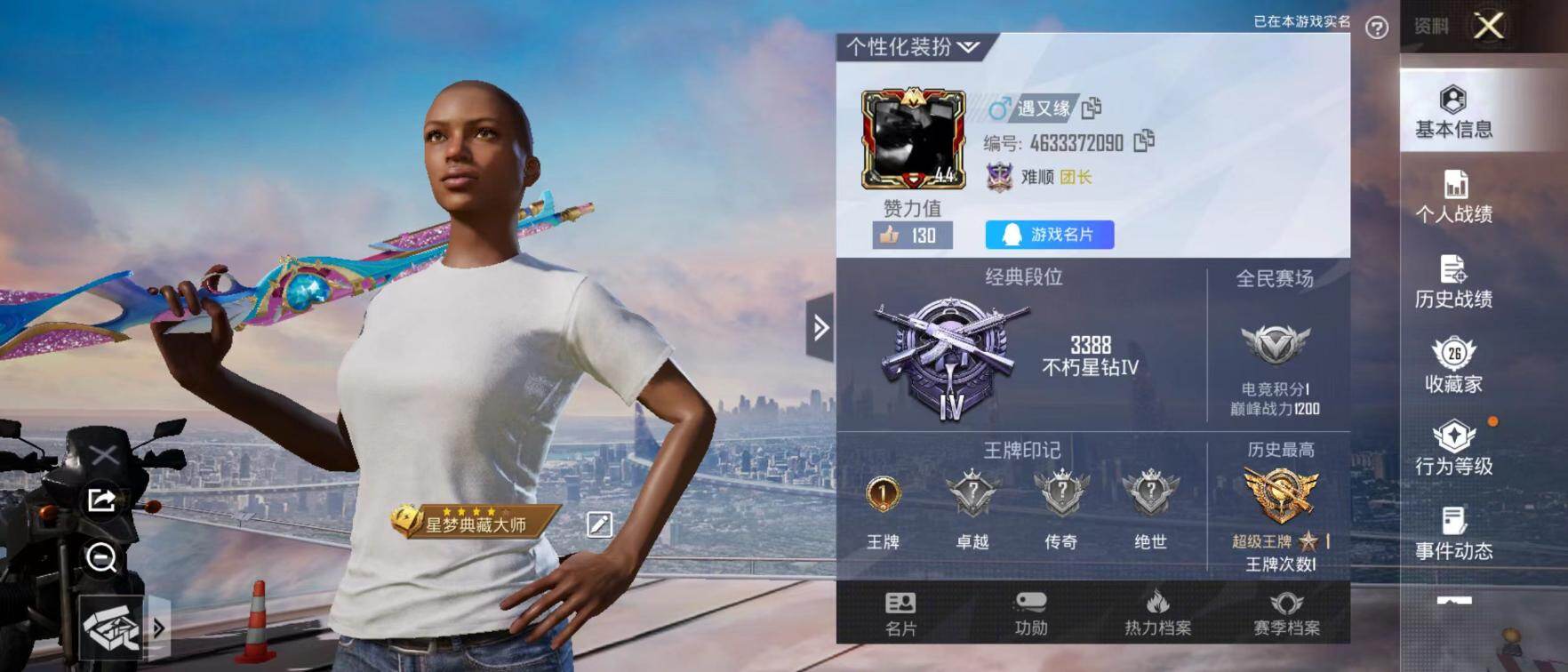
Task: Open the 名片 section
Action: pyautogui.click(x=900, y=613)
